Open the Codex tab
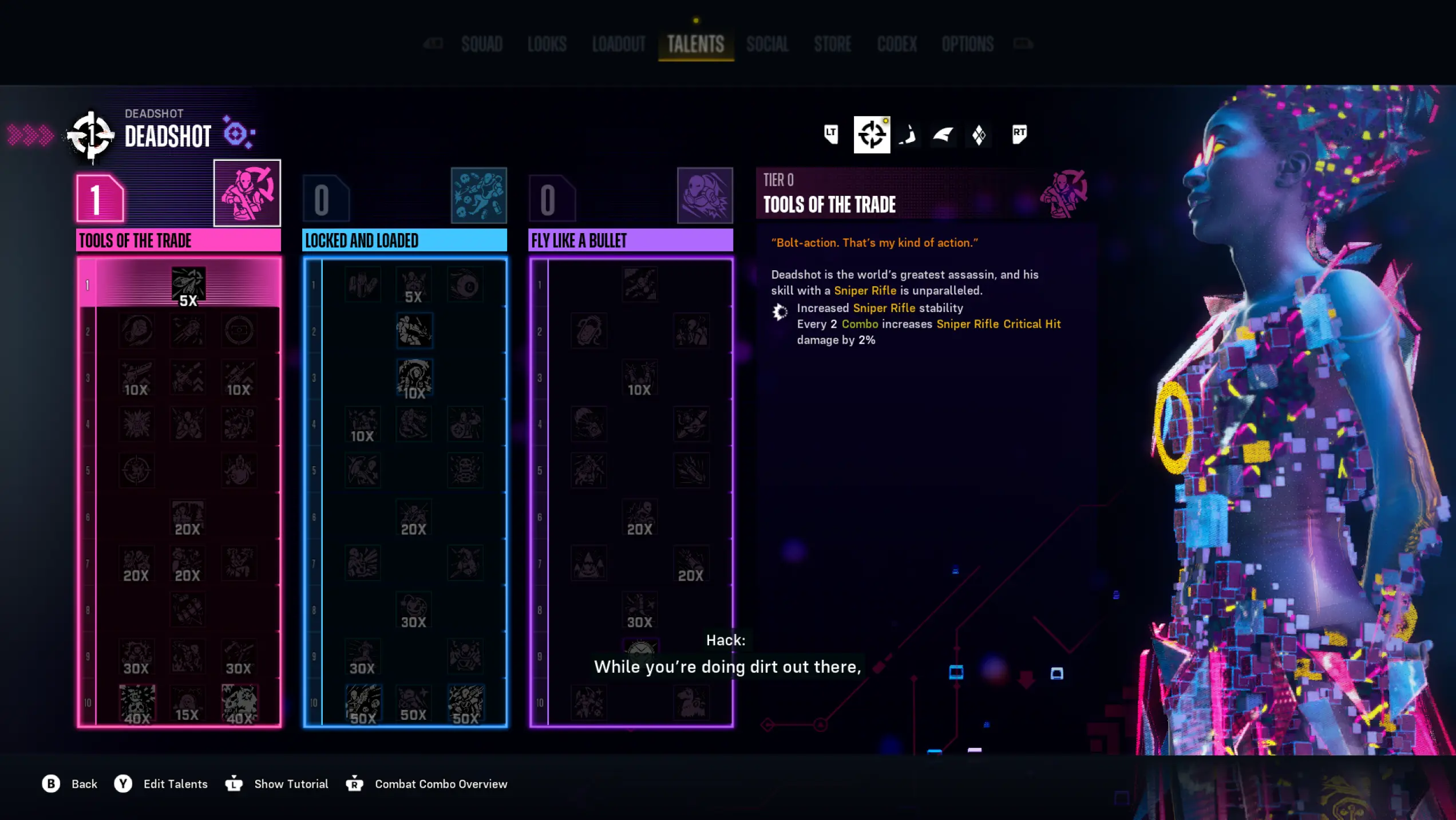 point(897,44)
